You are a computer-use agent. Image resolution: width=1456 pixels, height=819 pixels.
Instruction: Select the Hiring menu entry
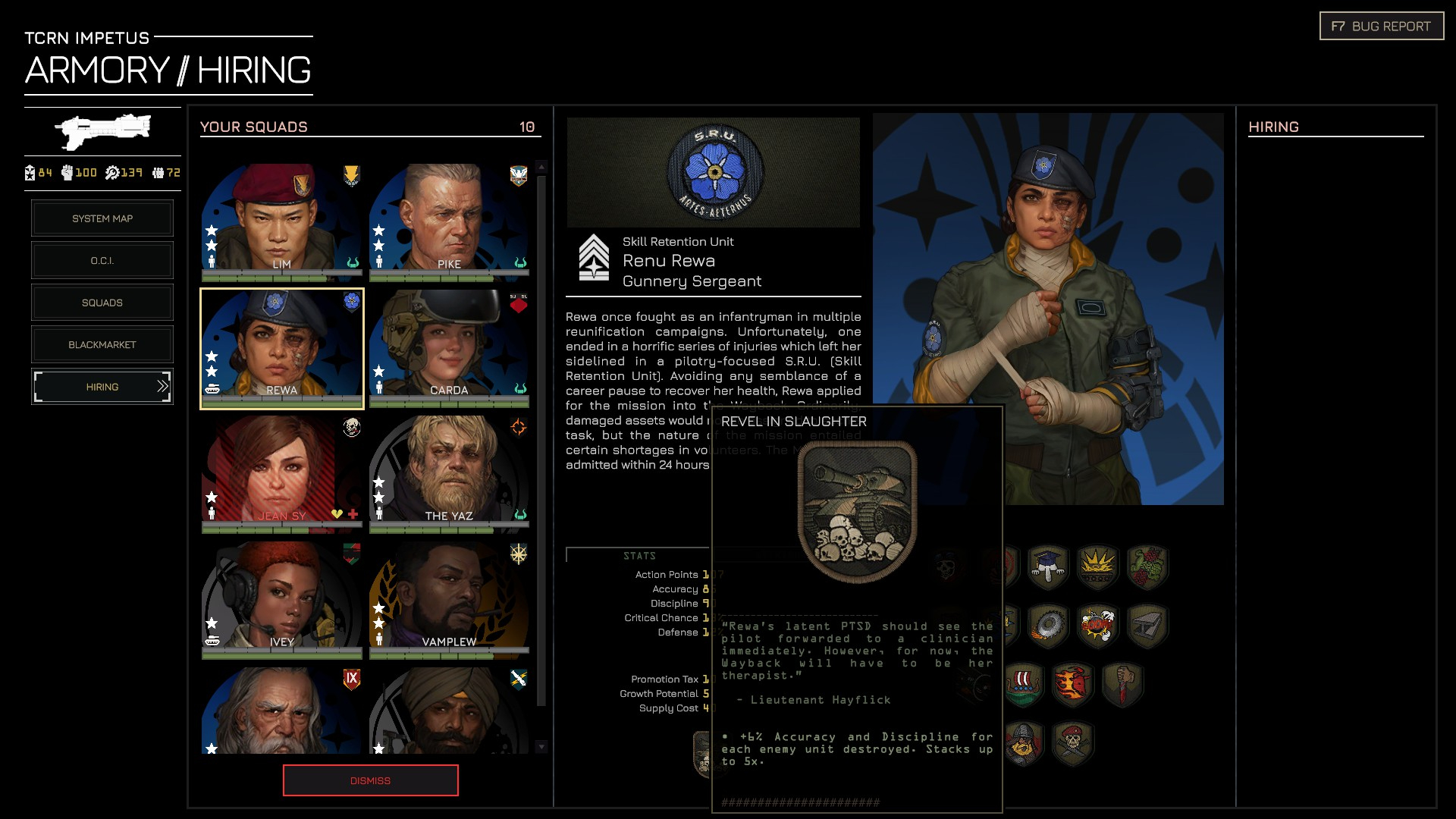pyautogui.click(x=102, y=387)
